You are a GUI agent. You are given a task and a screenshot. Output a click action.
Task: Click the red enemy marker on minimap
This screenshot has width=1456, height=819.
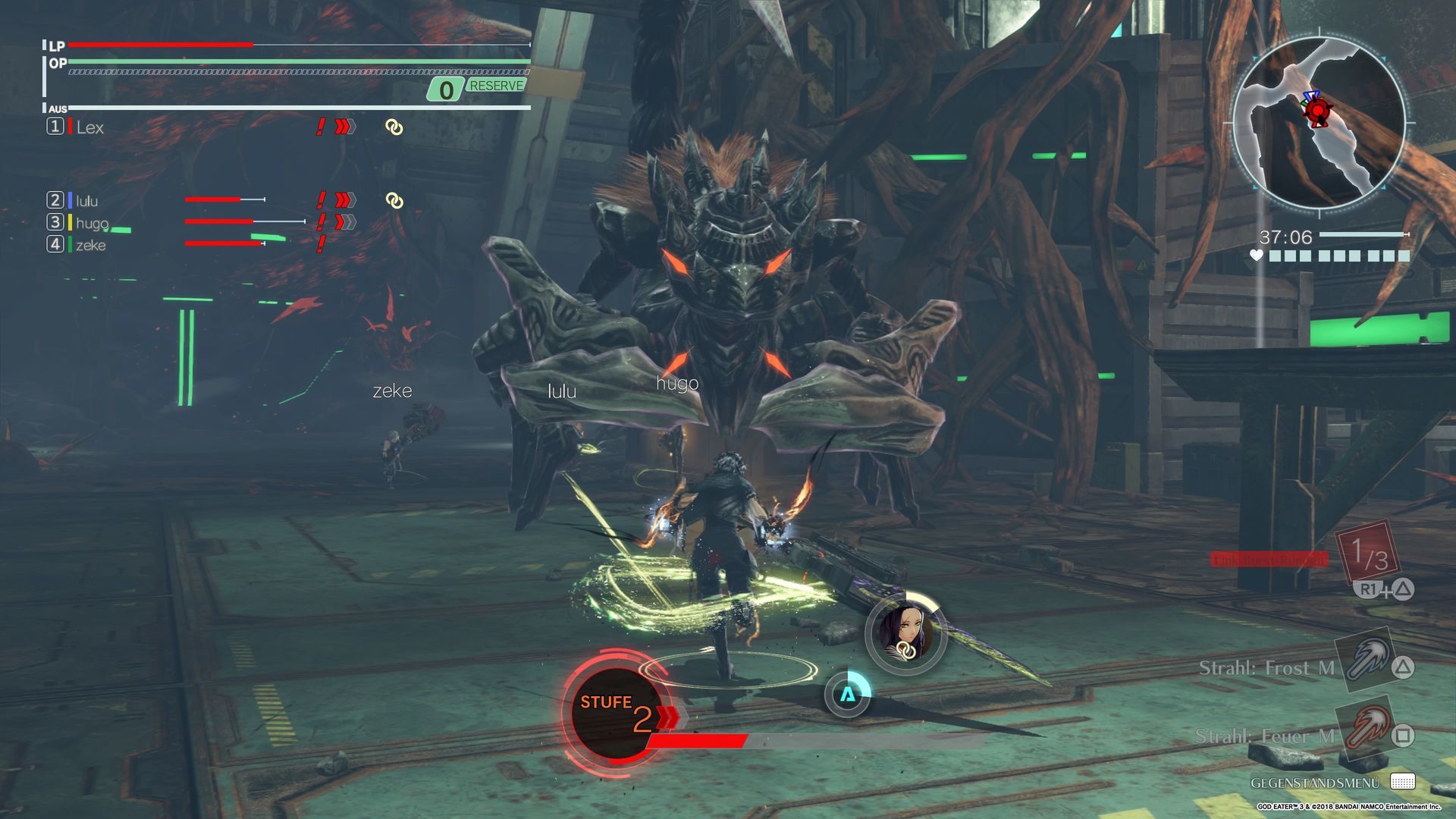coord(1318,112)
